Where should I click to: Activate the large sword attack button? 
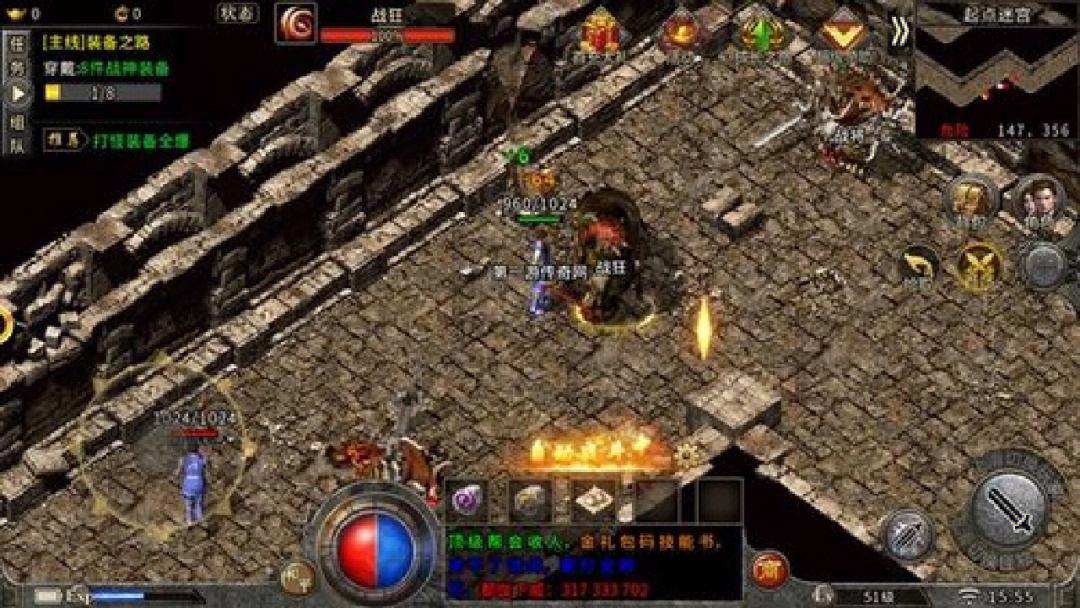click(x=1008, y=508)
